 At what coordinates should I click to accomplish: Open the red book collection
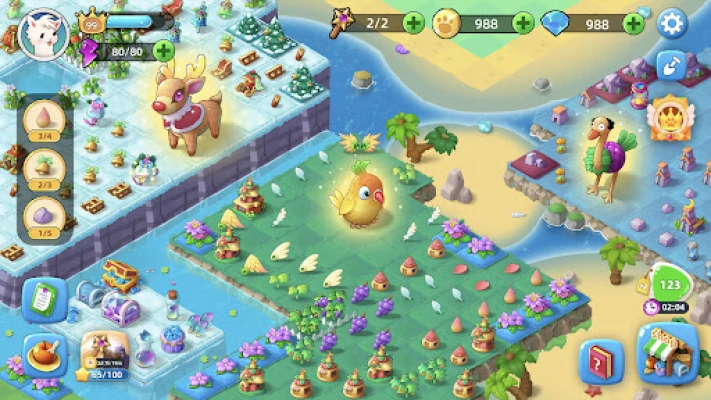[601, 362]
